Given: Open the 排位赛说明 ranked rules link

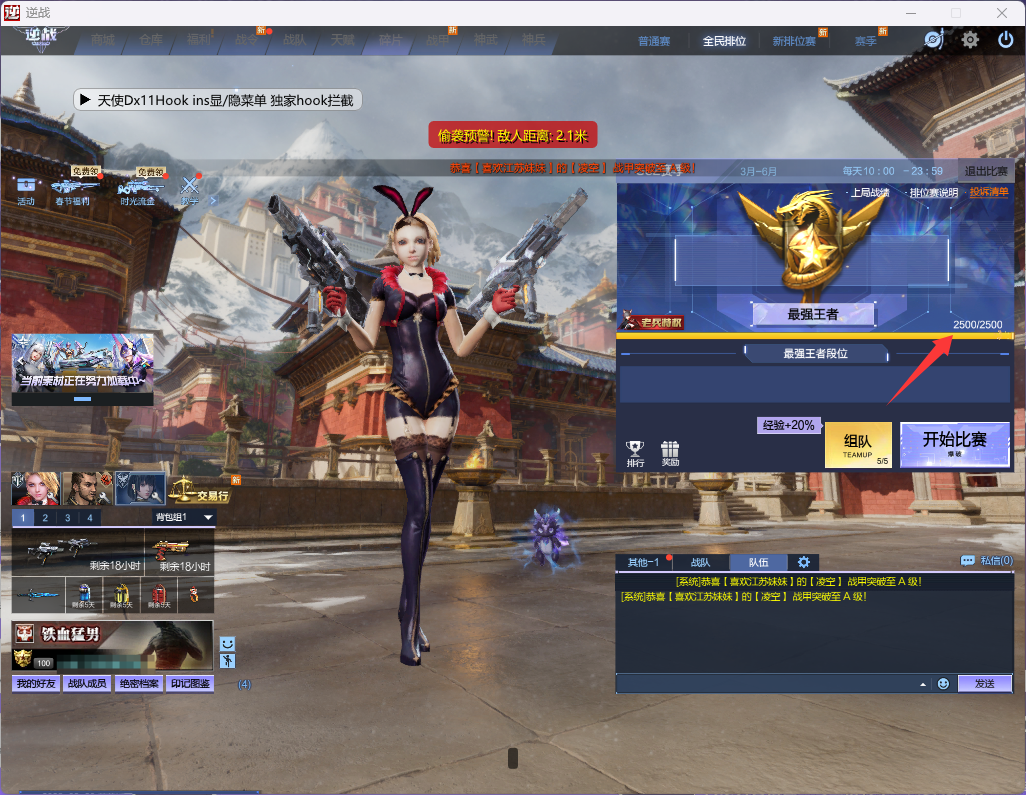Looking at the screenshot, I should tap(933, 193).
